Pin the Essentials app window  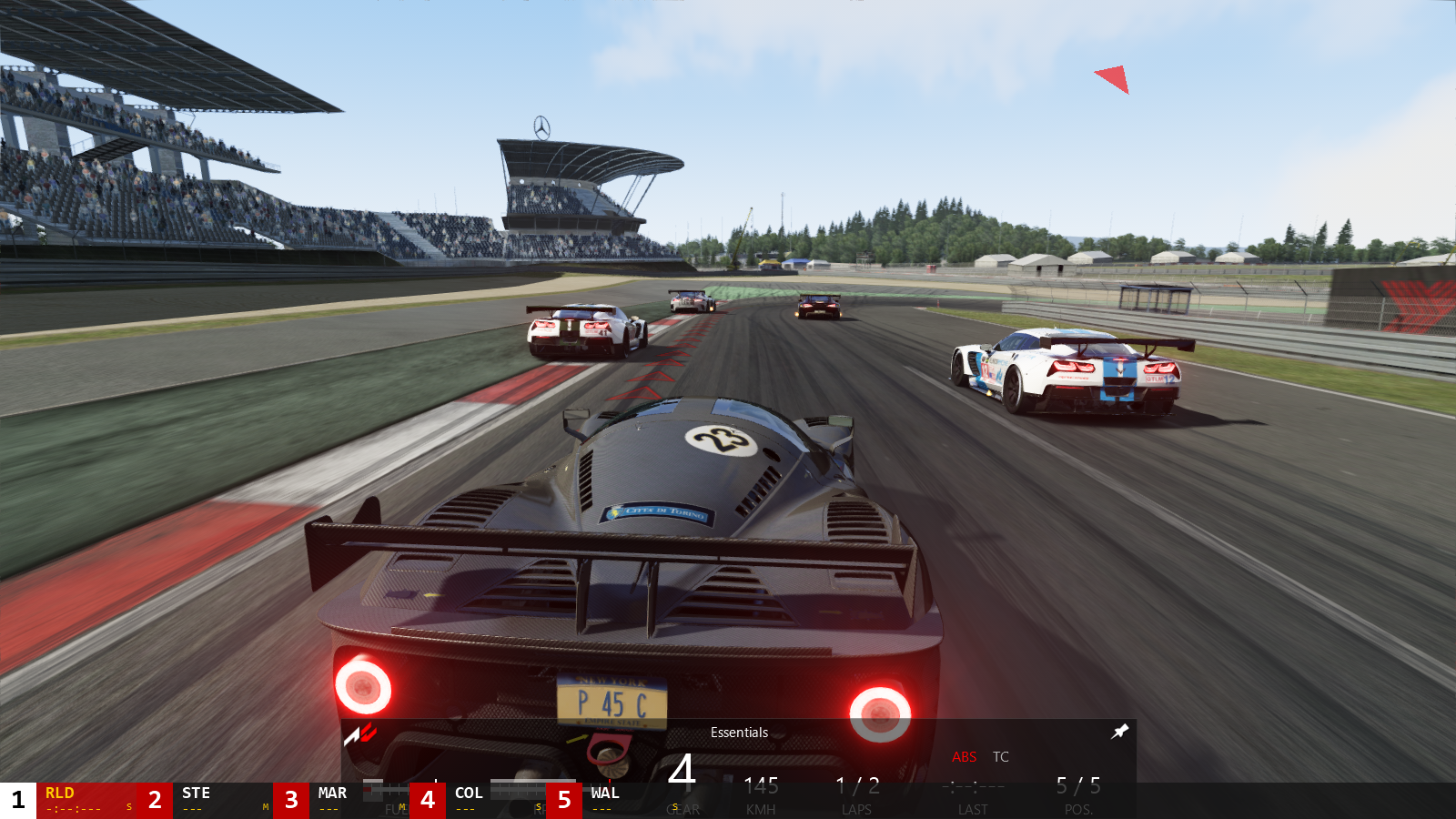1120,731
